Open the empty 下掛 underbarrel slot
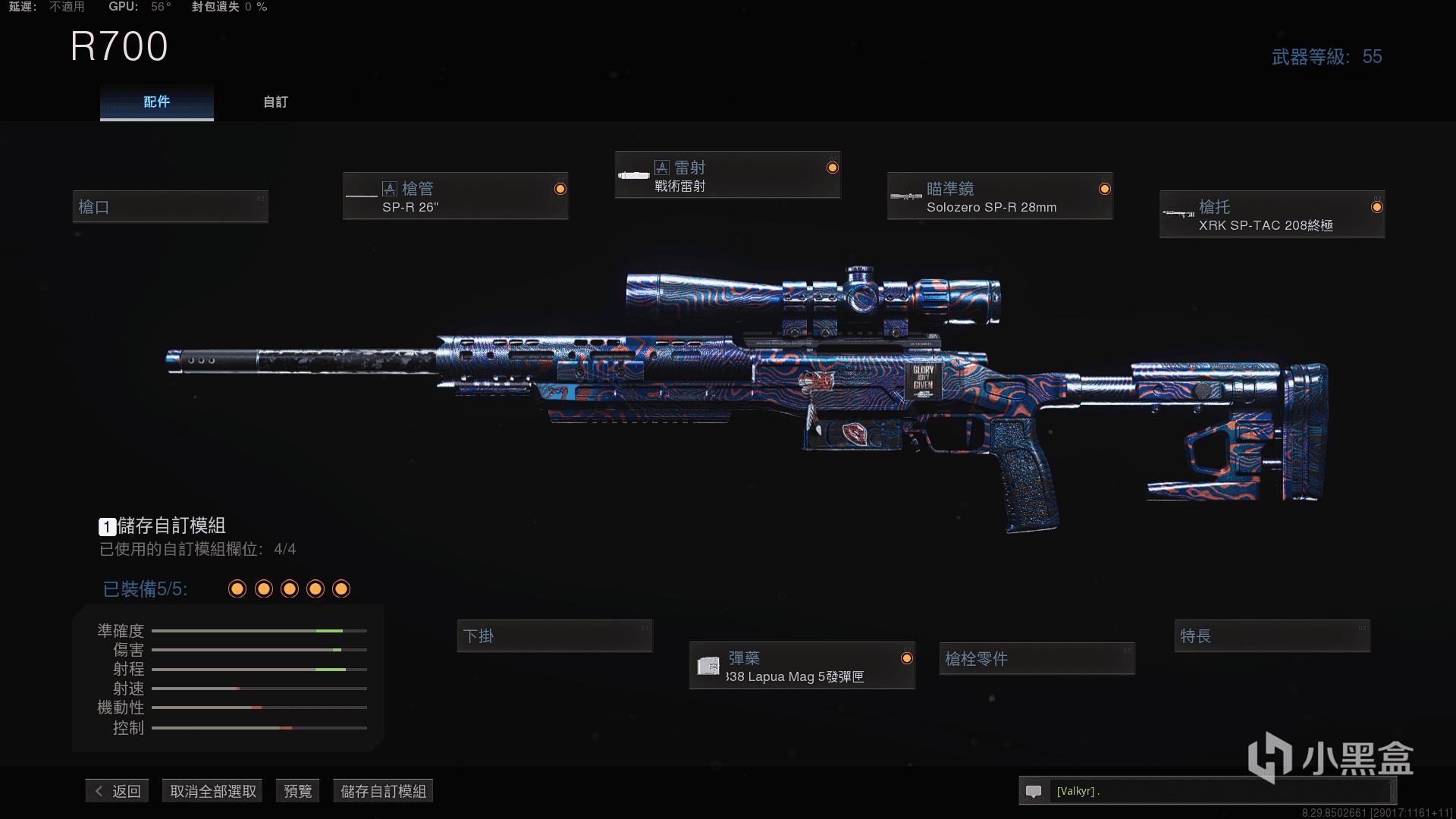Image resolution: width=1456 pixels, height=819 pixels. point(554,636)
